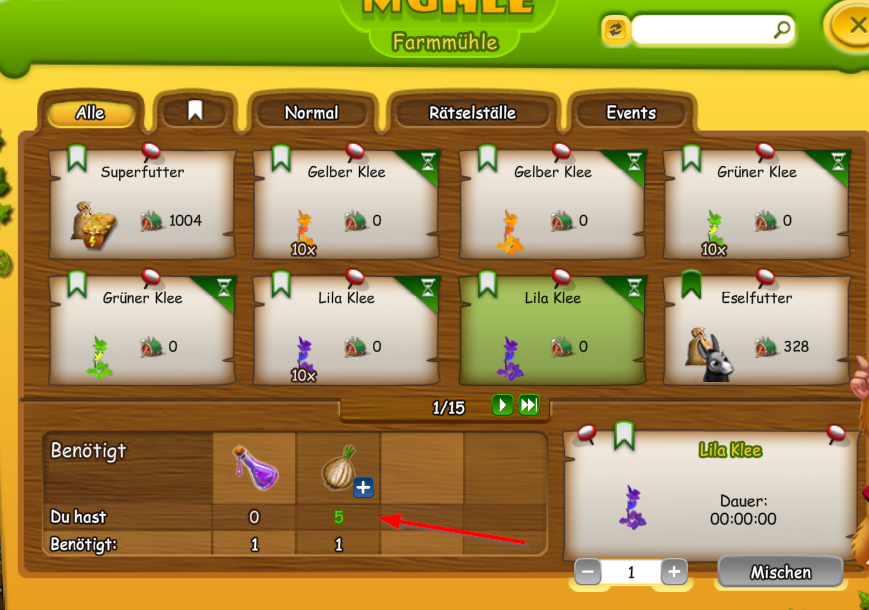The image size is (869, 610).
Task: Increase the mix quantity with plus
Action: [x=674, y=572]
